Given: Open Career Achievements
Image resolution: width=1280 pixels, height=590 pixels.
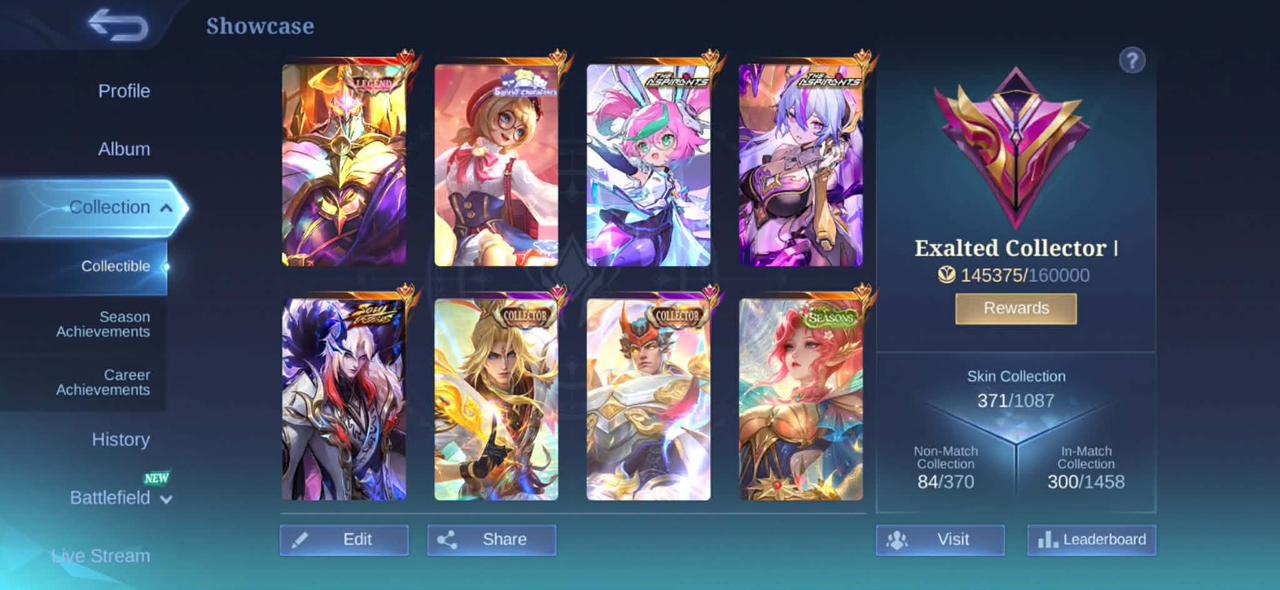Looking at the screenshot, I should (x=103, y=382).
